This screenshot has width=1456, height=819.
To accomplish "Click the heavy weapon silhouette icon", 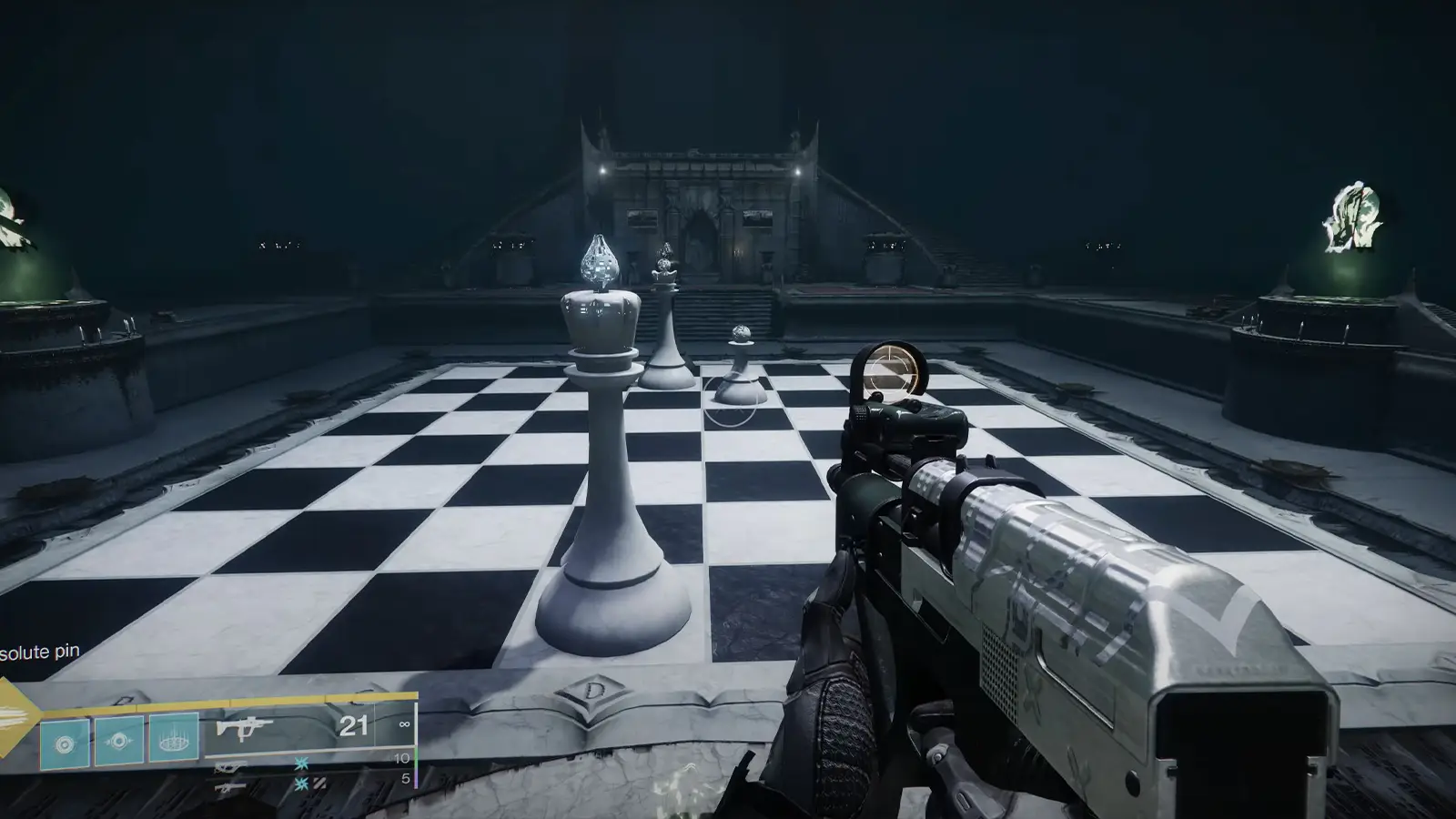I will (x=230, y=786).
